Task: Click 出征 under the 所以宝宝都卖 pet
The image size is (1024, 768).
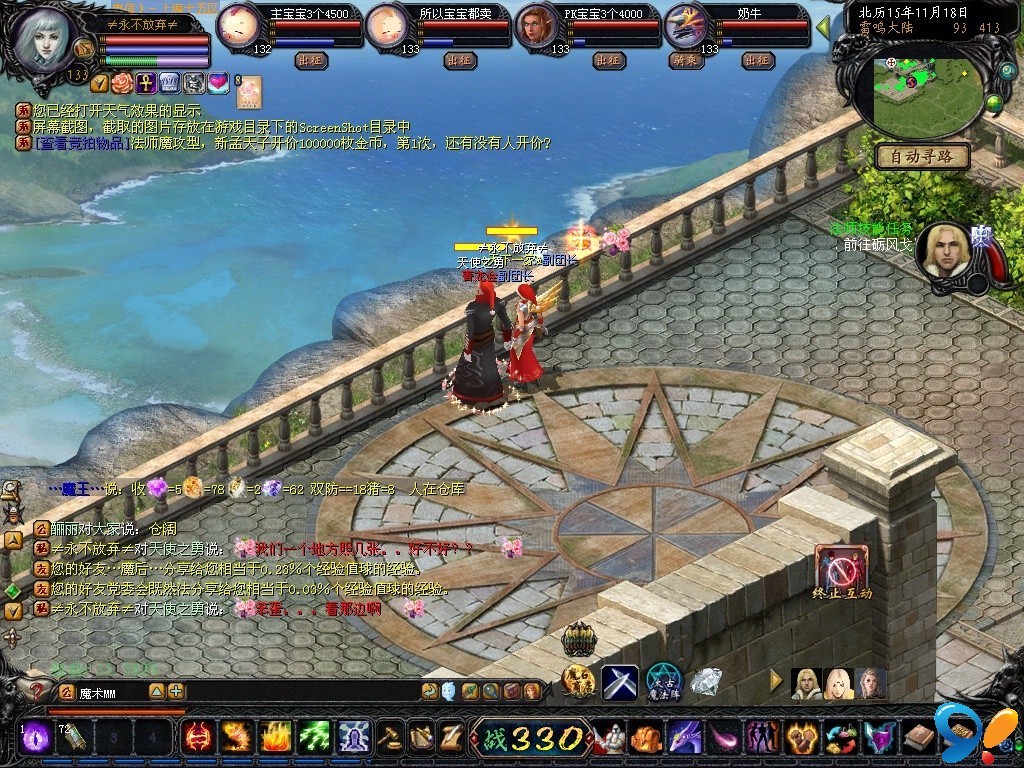Action: click(459, 60)
